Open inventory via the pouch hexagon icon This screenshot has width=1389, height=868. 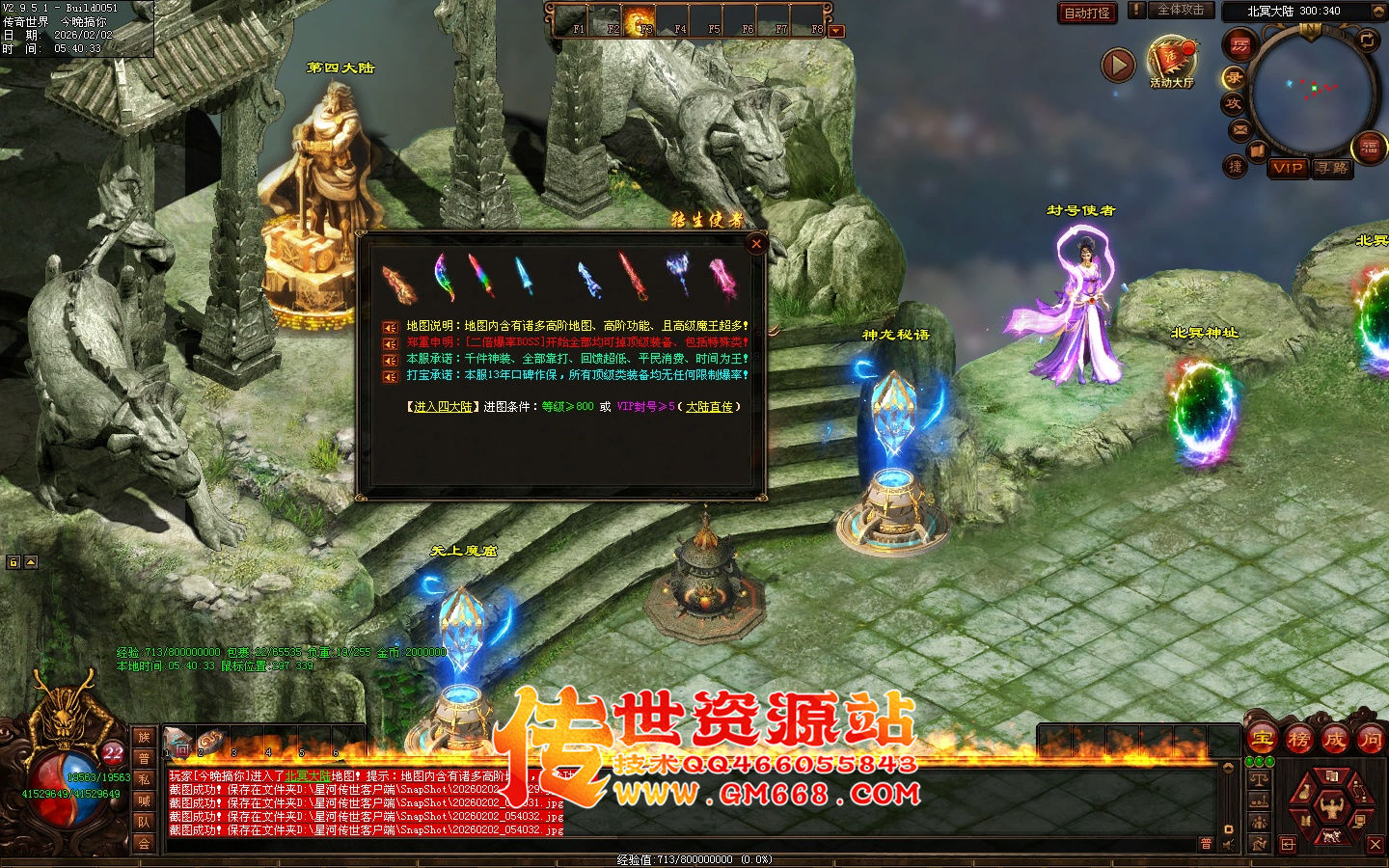[1306, 789]
